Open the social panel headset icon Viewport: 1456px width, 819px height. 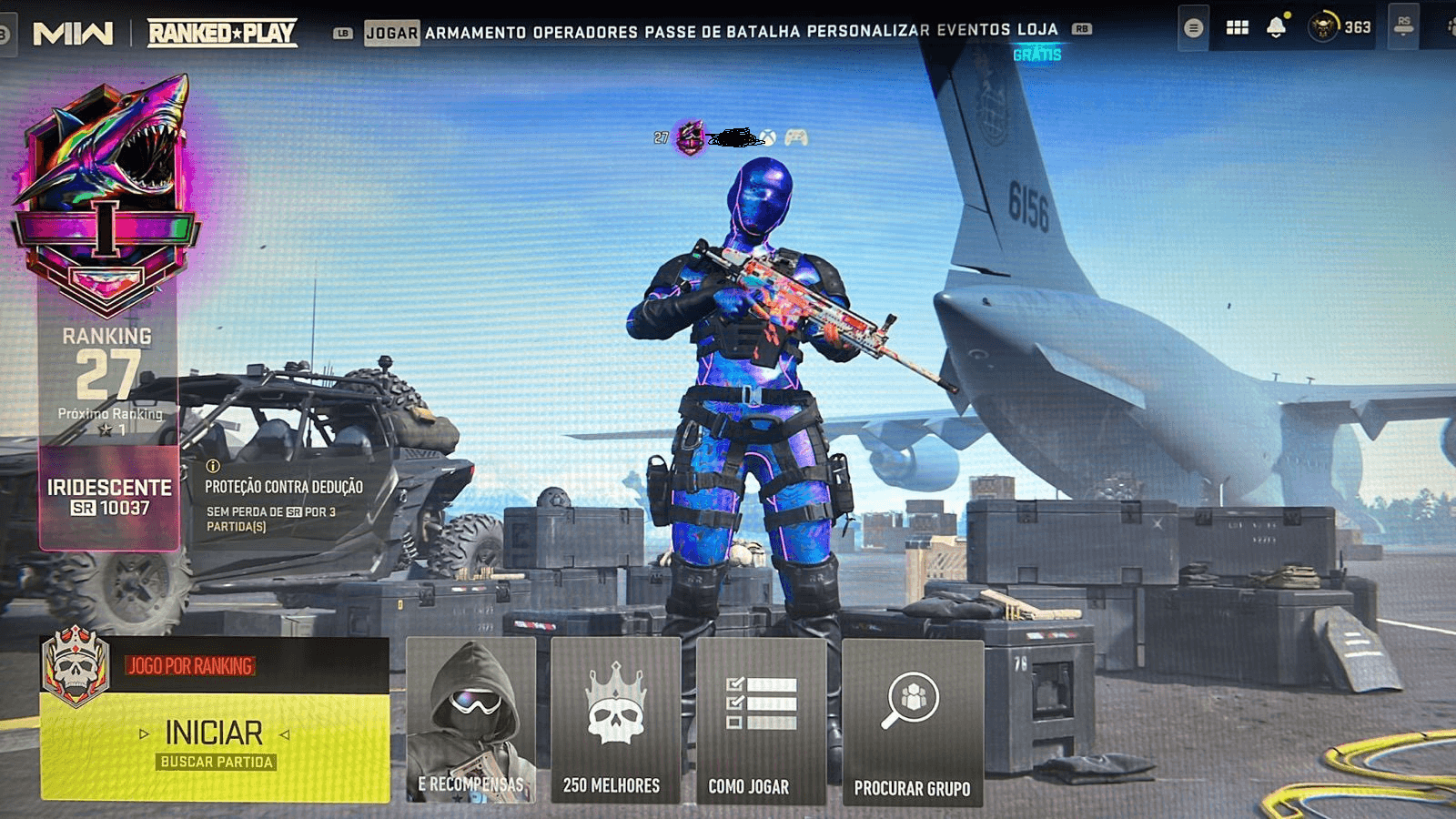point(1403,25)
